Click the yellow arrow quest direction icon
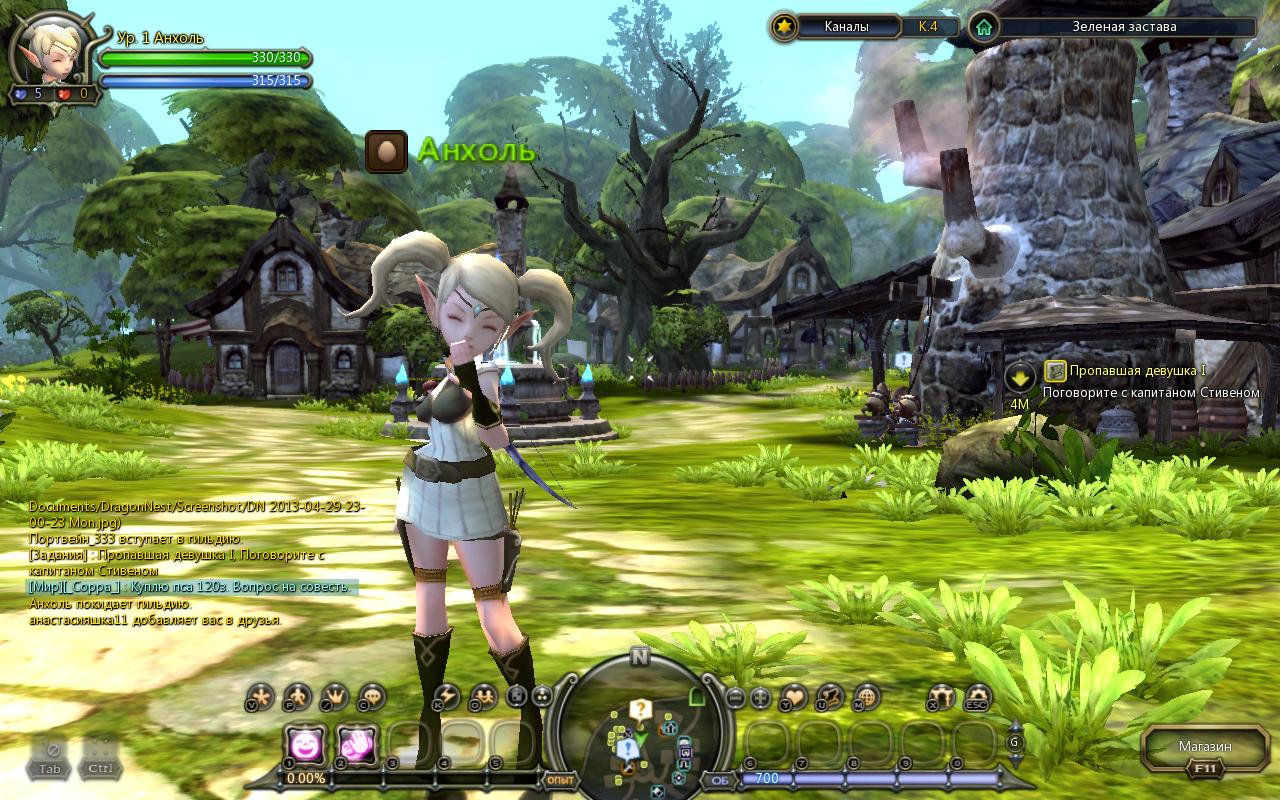The image size is (1280, 800). 1019,377
